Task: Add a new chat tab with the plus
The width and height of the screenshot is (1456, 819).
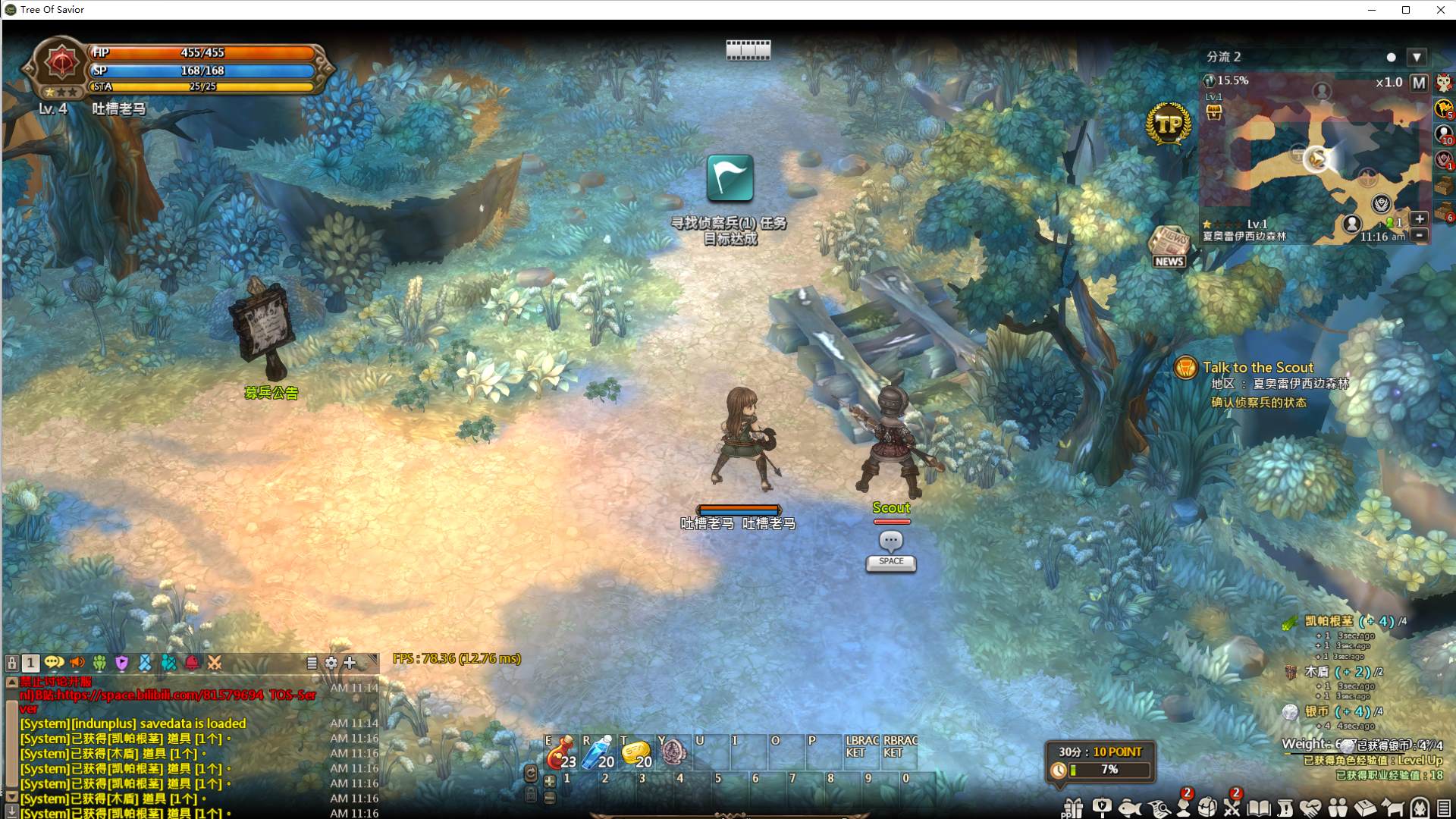Action: coord(350,663)
